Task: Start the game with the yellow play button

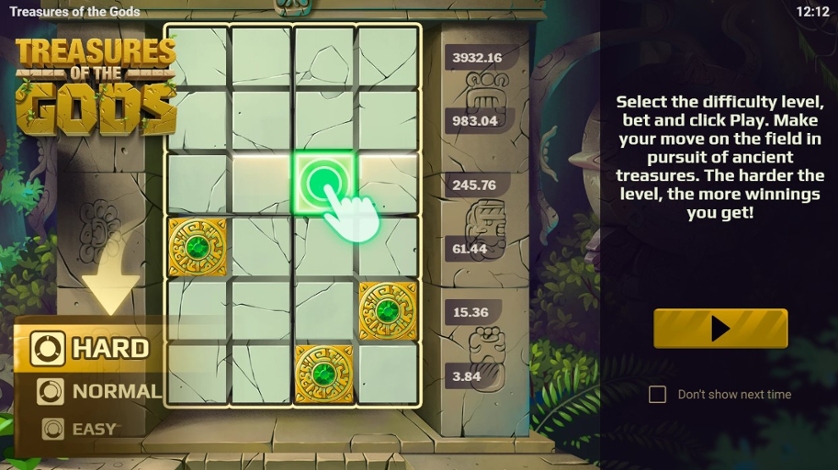Action: click(720, 329)
